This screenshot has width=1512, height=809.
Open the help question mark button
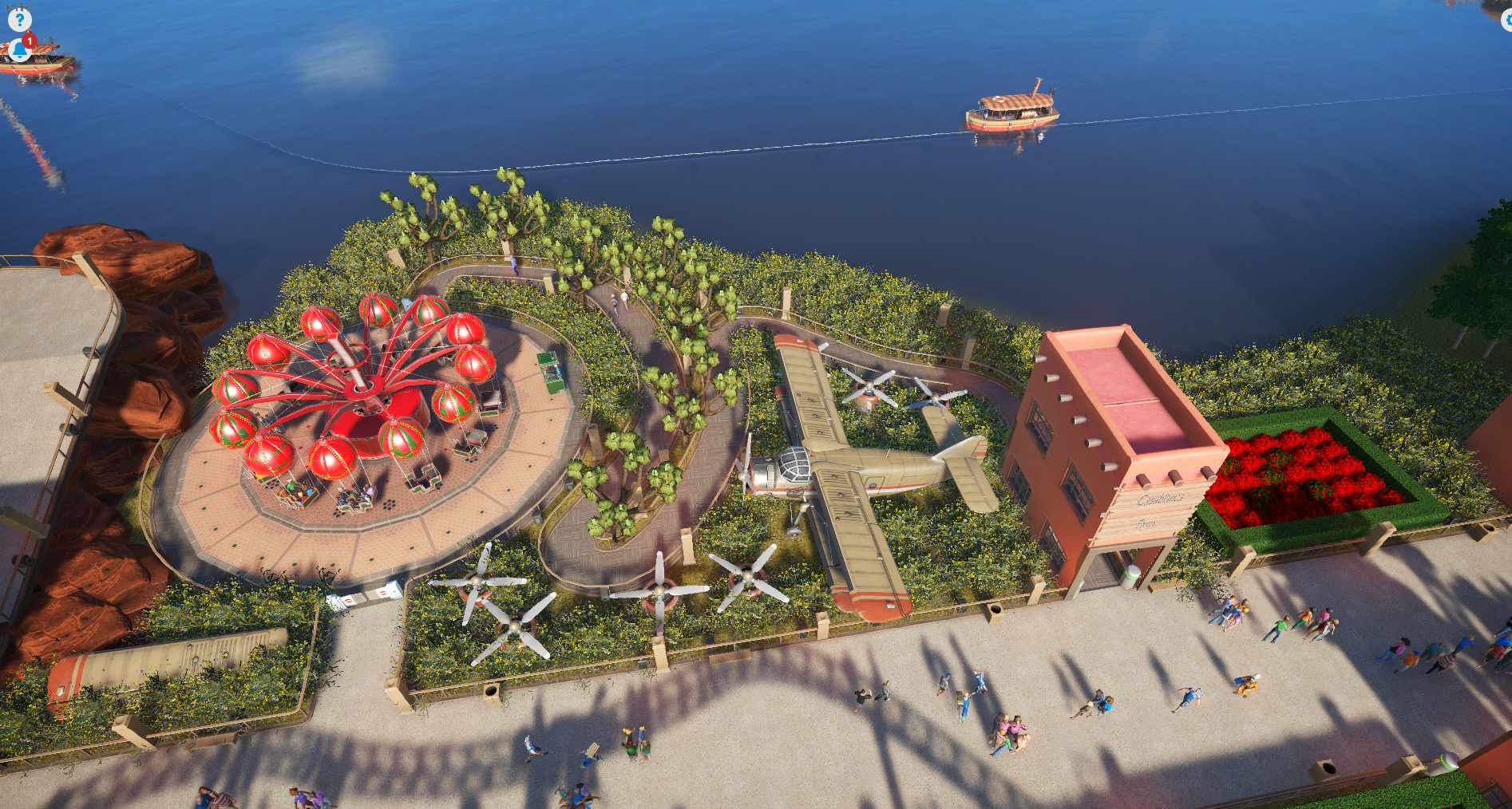[19, 19]
